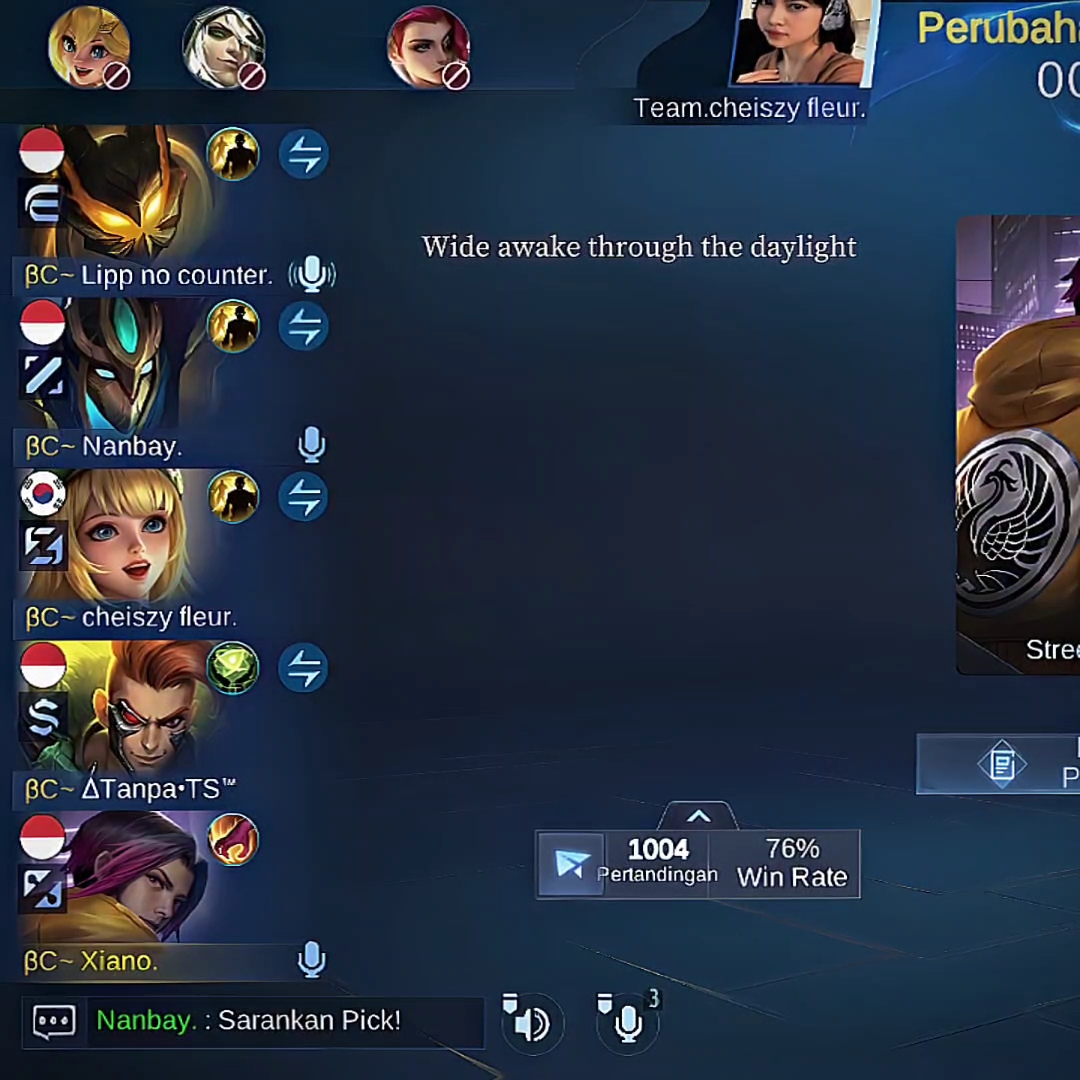Image resolution: width=1080 pixels, height=1080 pixels.
Task: Expand the stats panel with up arrow
Action: tap(698, 817)
